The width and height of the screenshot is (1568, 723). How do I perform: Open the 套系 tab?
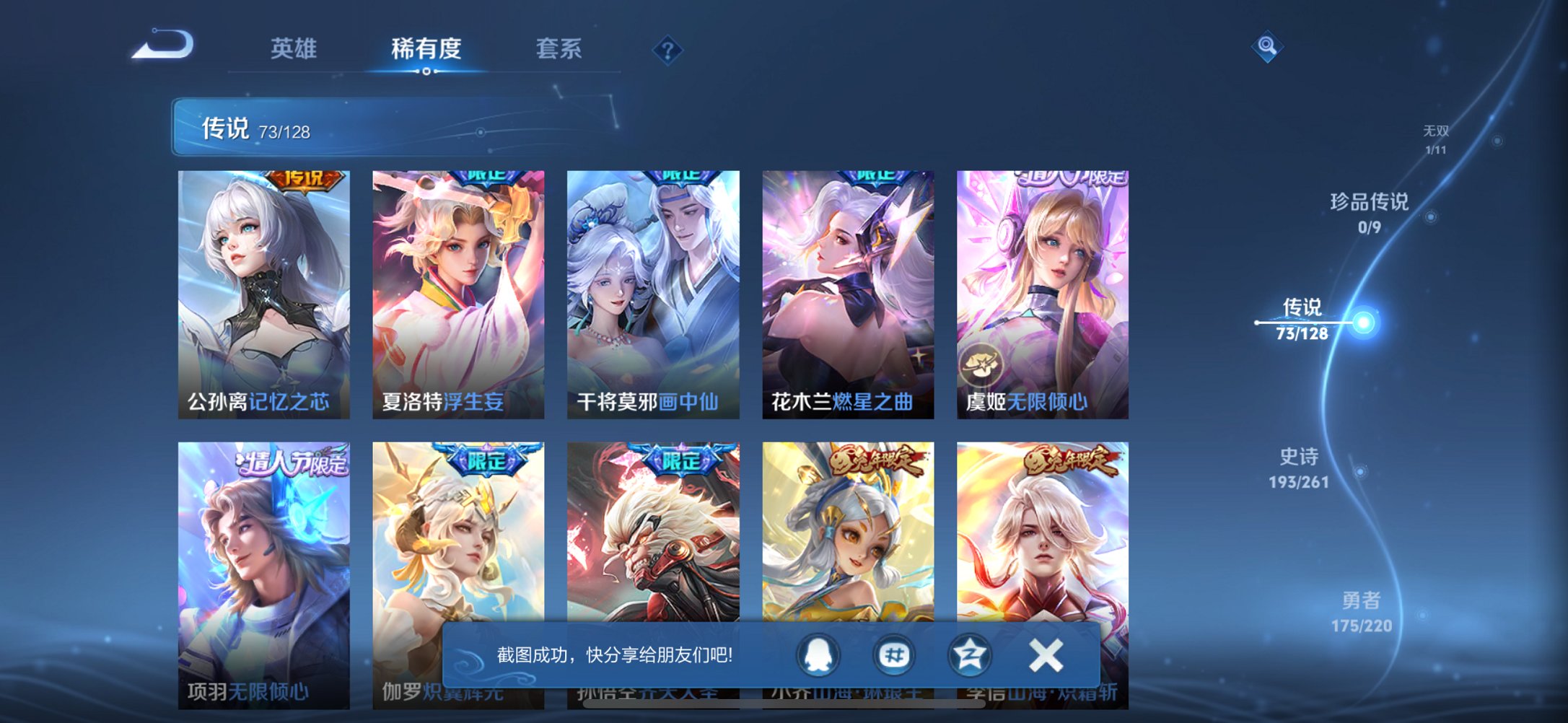click(559, 48)
